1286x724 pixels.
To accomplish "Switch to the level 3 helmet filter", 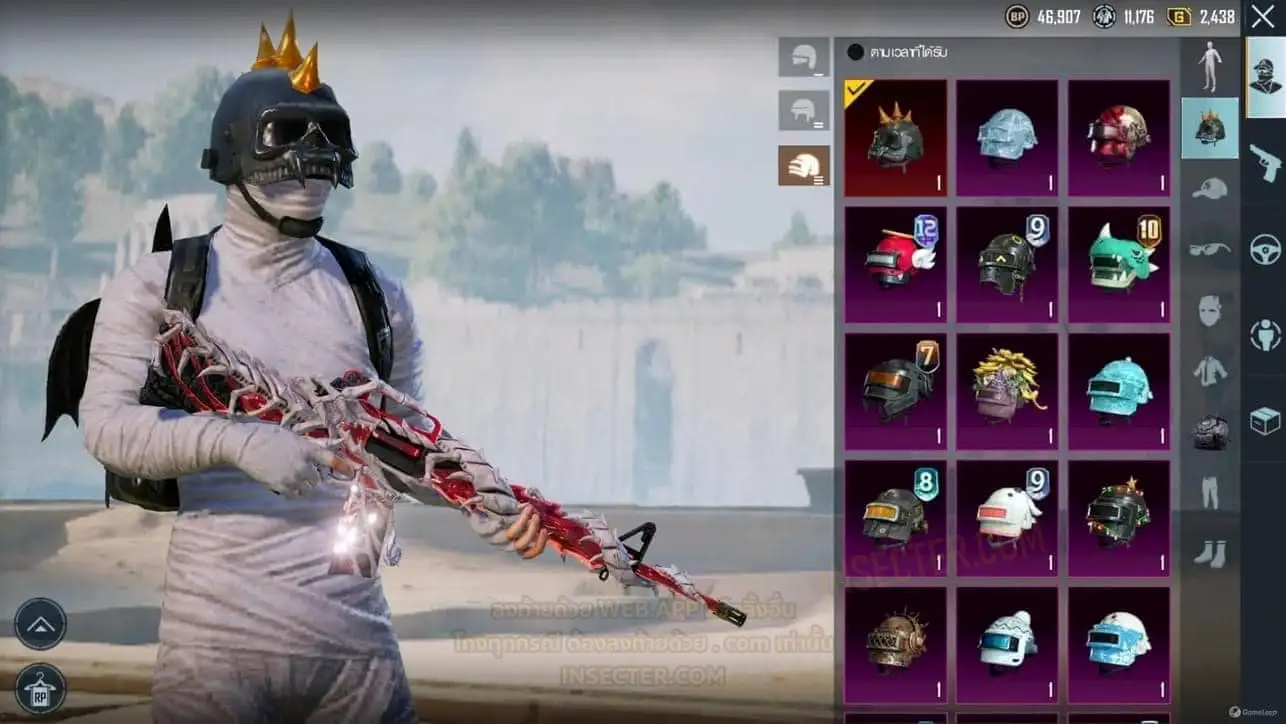I will pyautogui.click(x=804, y=165).
